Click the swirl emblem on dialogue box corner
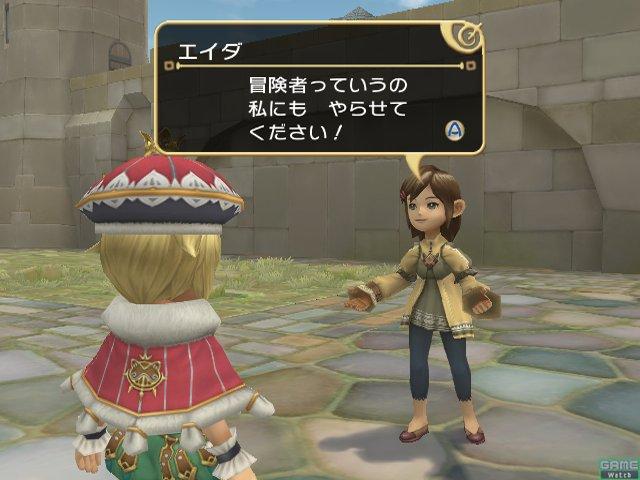 (467, 37)
